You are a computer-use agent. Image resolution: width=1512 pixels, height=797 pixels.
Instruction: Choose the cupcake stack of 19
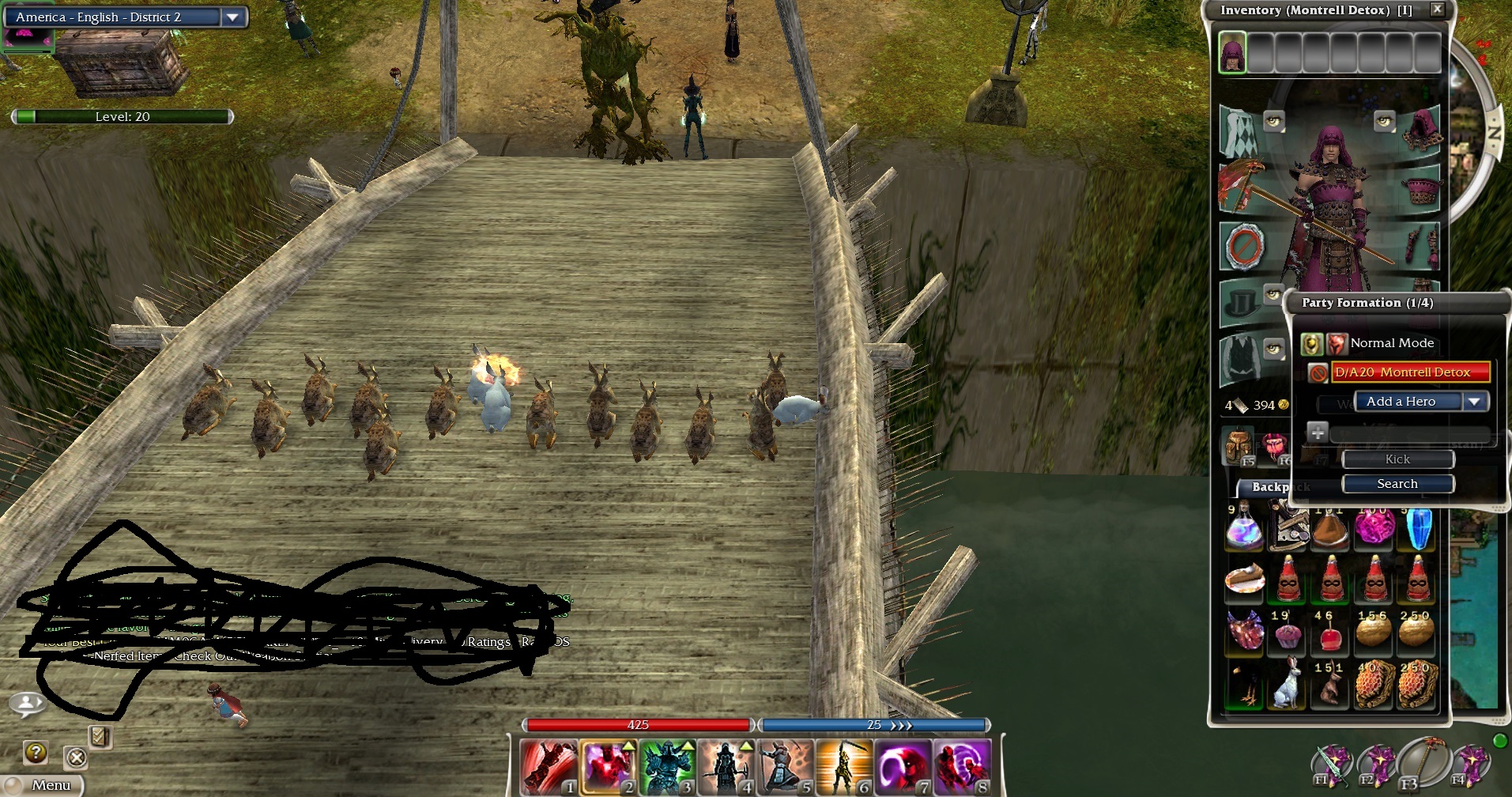pos(1287,633)
